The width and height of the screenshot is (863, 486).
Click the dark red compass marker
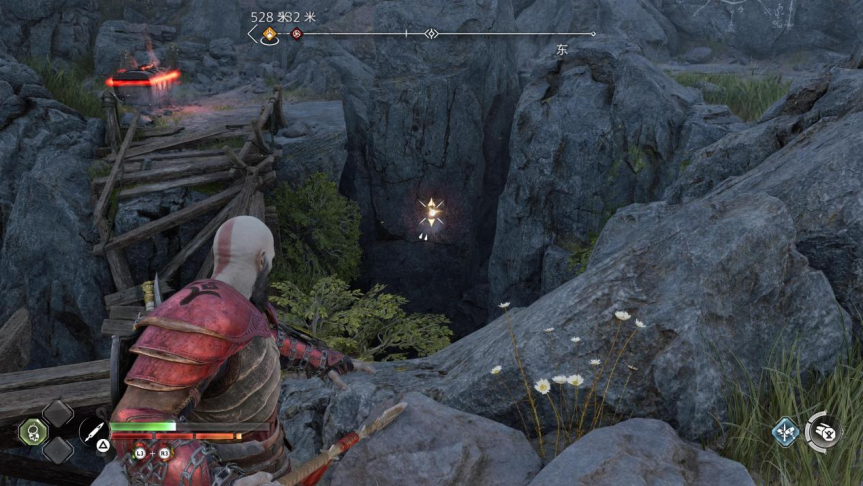296,35
